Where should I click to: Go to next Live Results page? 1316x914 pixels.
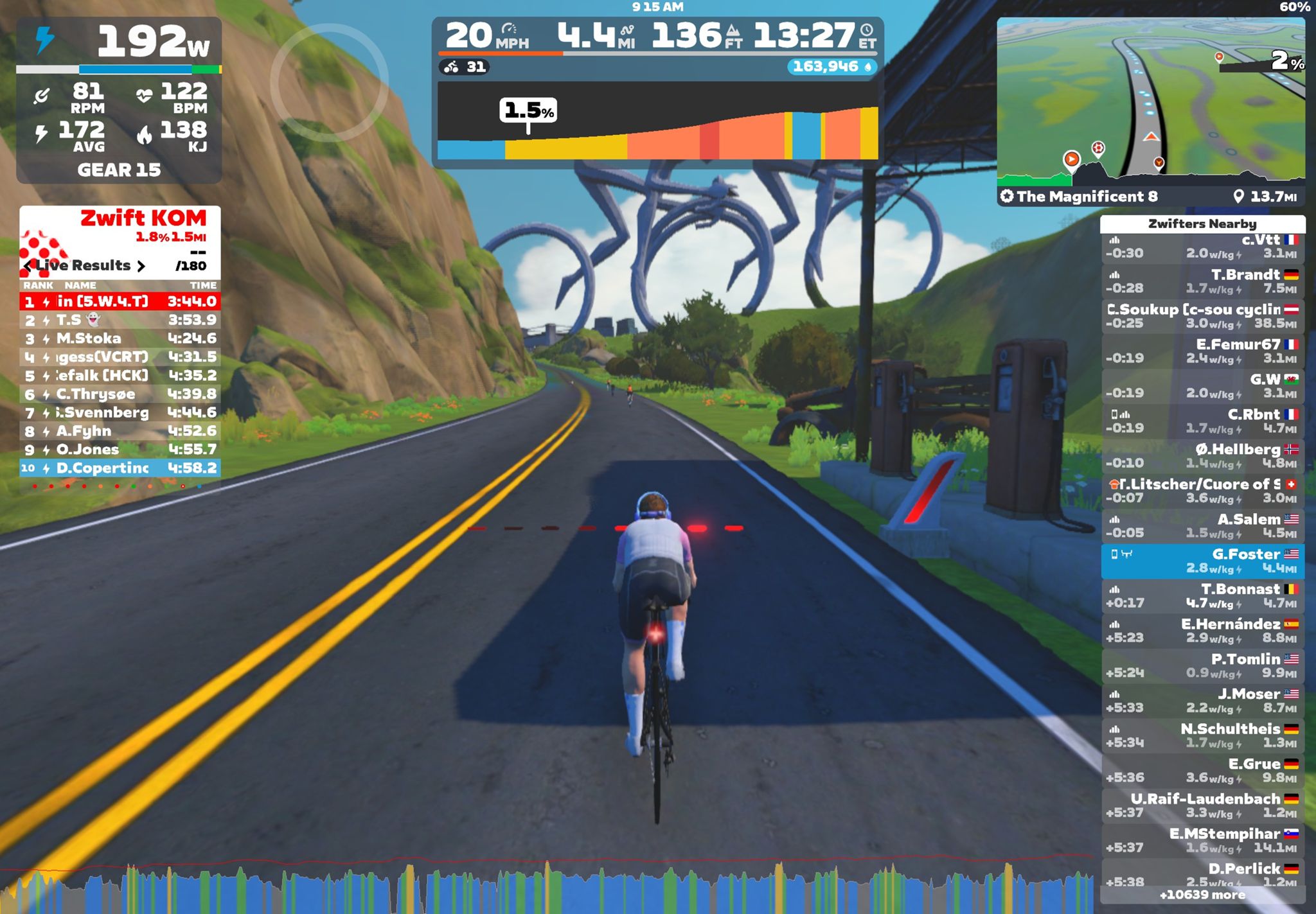coord(141,266)
